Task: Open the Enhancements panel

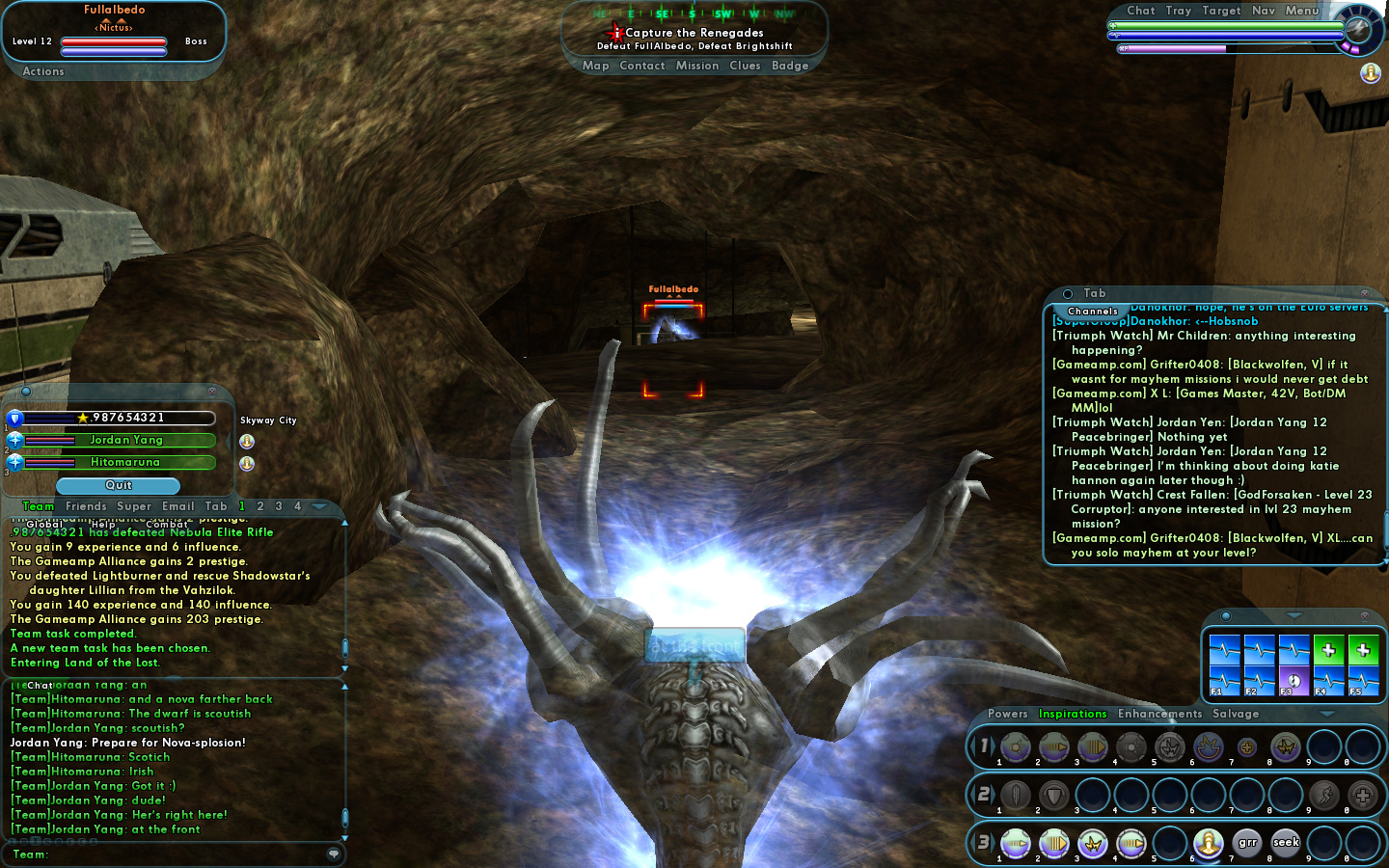Action: click(x=1159, y=714)
